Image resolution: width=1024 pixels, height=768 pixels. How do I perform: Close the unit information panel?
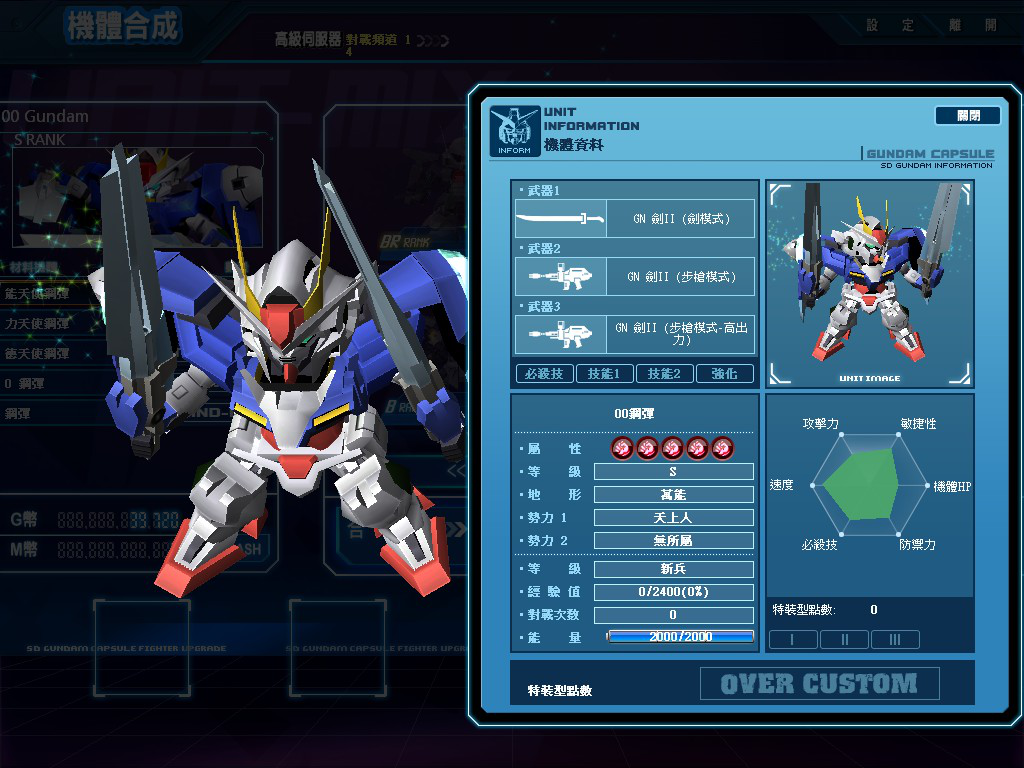[967, 116]
